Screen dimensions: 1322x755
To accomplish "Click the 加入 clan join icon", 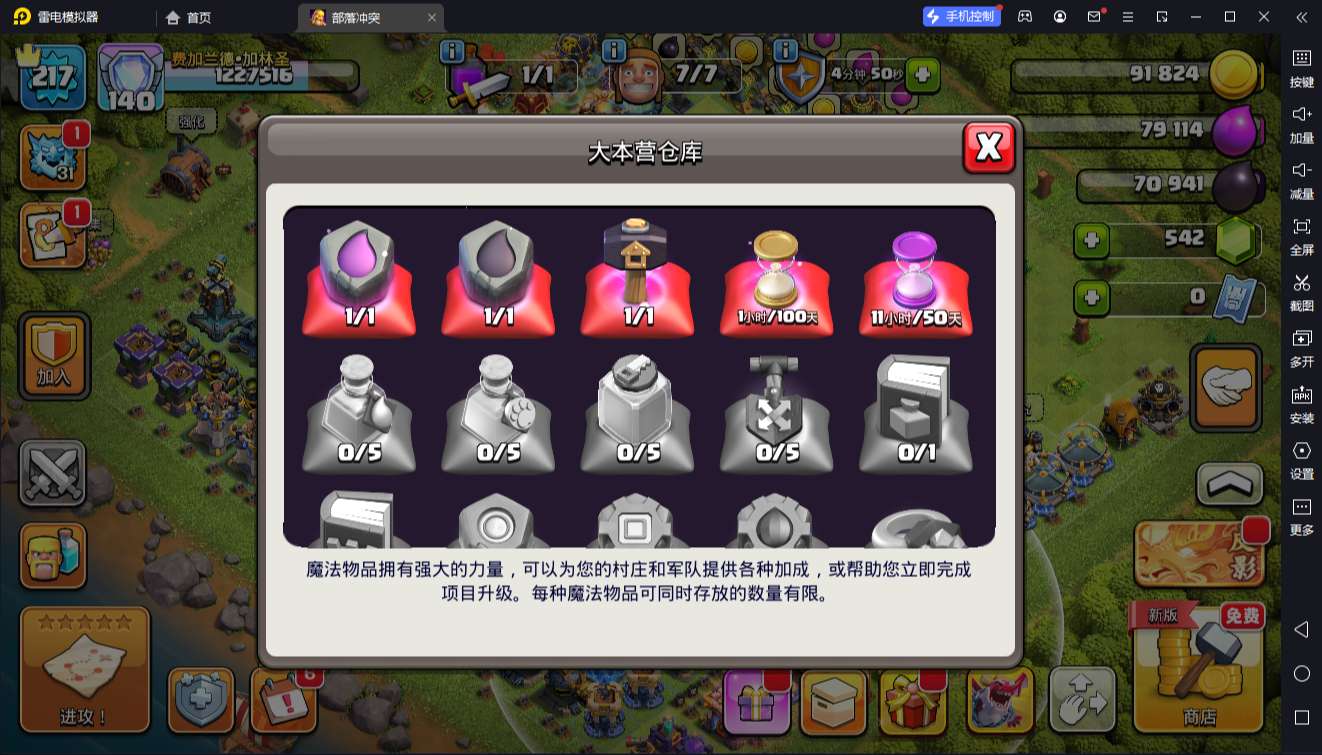I will tap(53, 355).
